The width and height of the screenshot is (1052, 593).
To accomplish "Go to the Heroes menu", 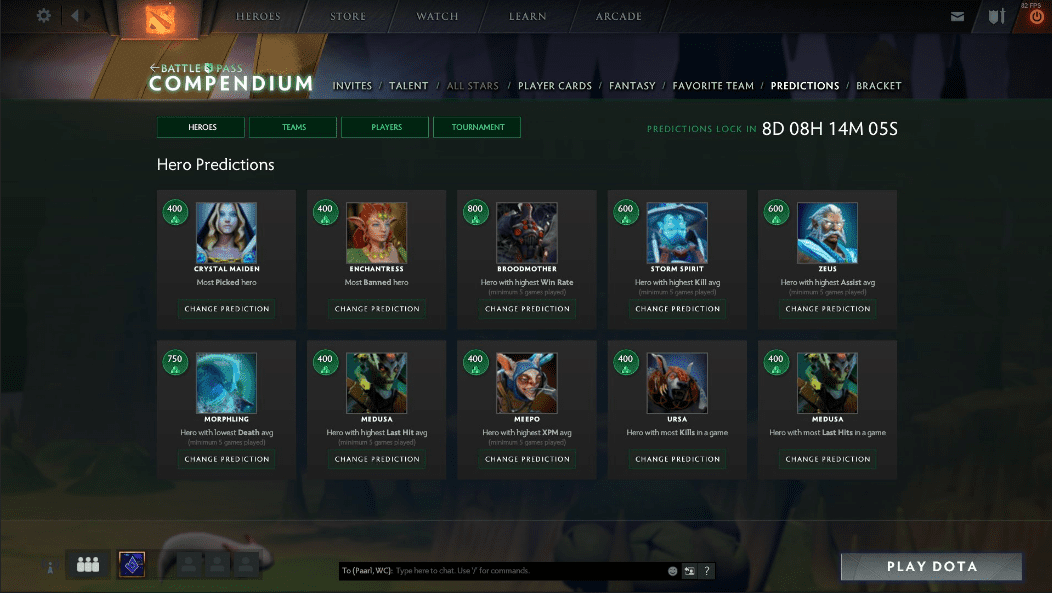I will (x=258, y=16).
